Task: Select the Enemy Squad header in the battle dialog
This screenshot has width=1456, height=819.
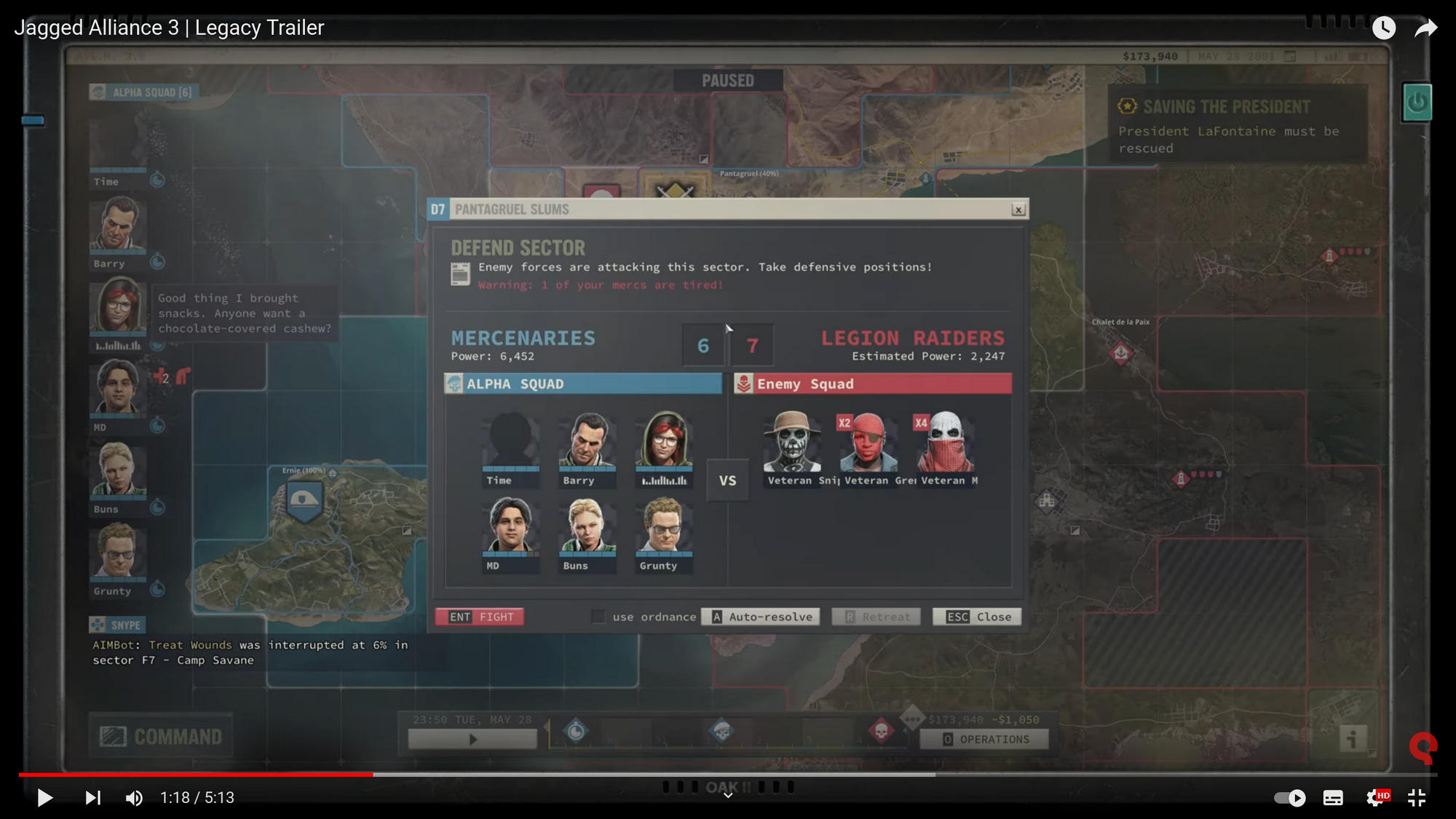Action: [x=872, y=384]
